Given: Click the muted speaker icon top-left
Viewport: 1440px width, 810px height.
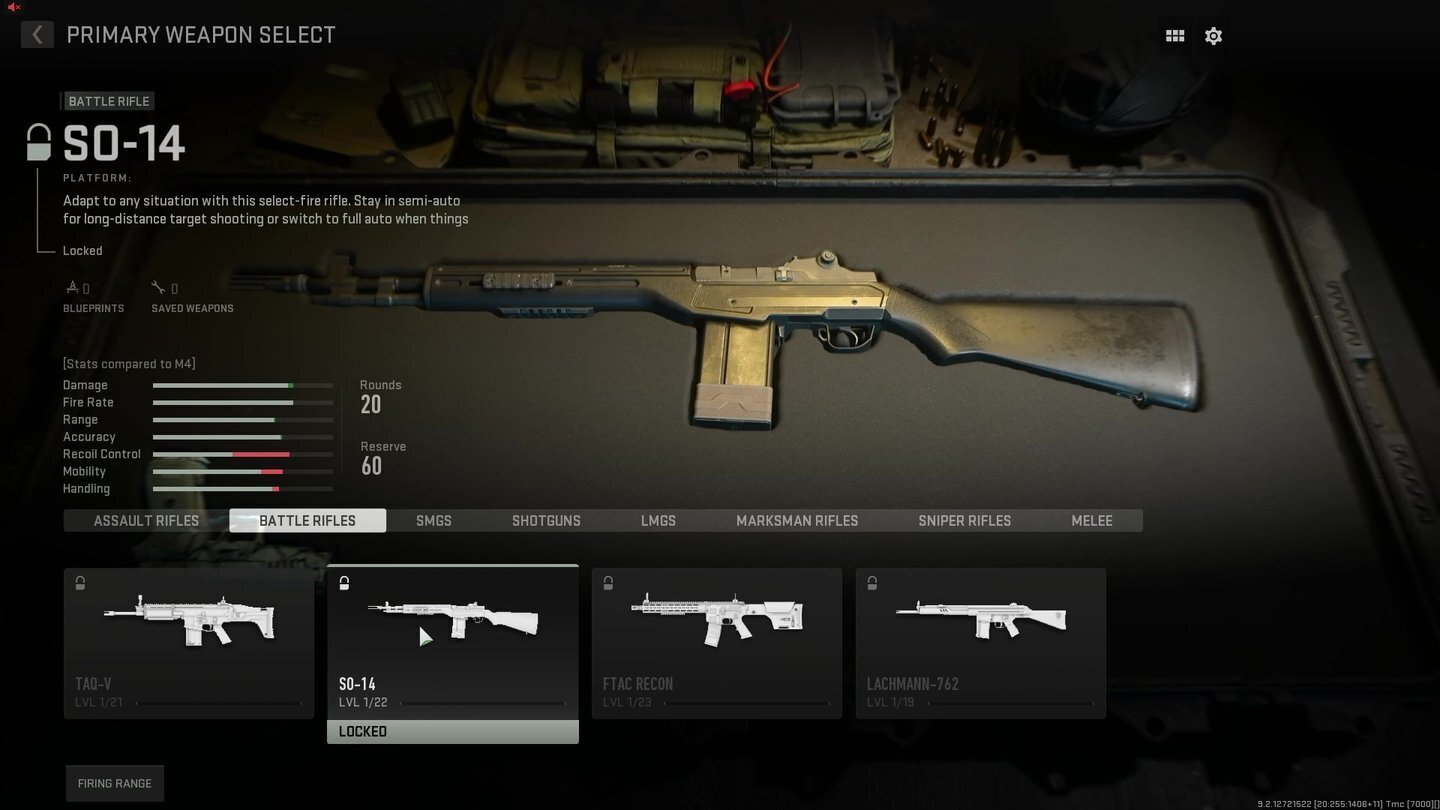Looking at the screenshot, I should tap(13, 8).
